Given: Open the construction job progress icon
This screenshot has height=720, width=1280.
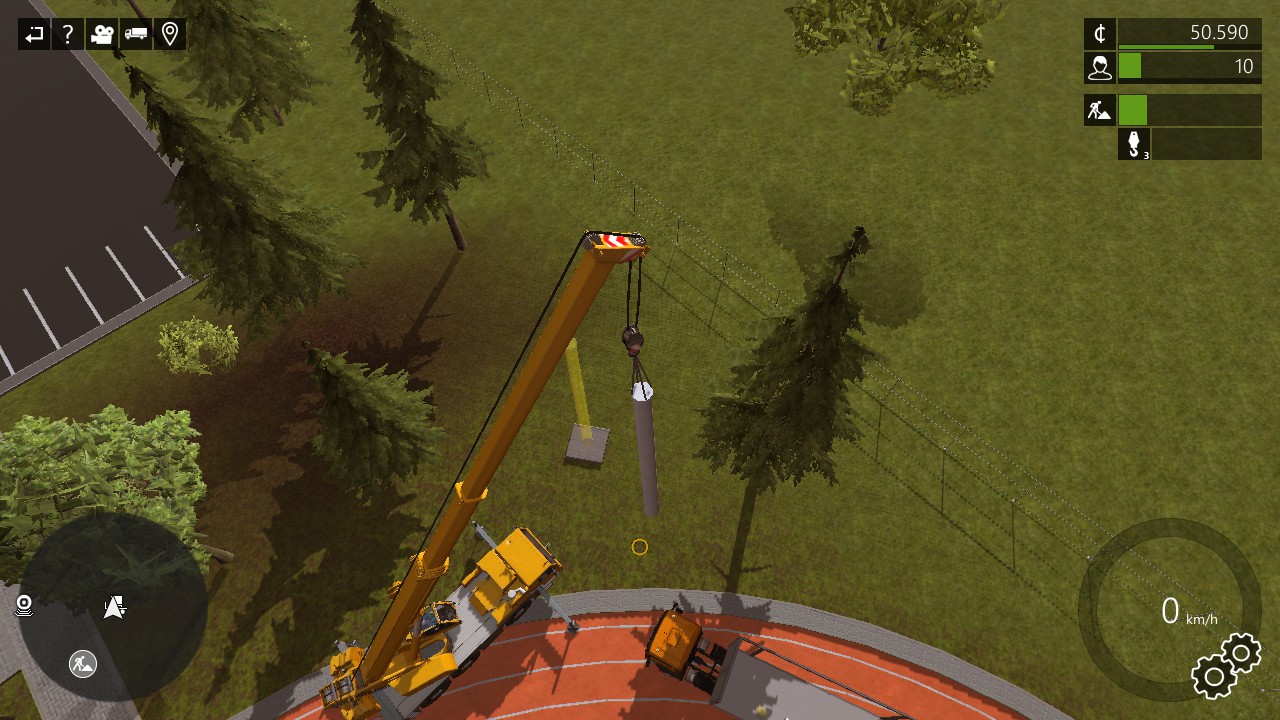Looking at the screenshot, I should tap(1100, 110).
